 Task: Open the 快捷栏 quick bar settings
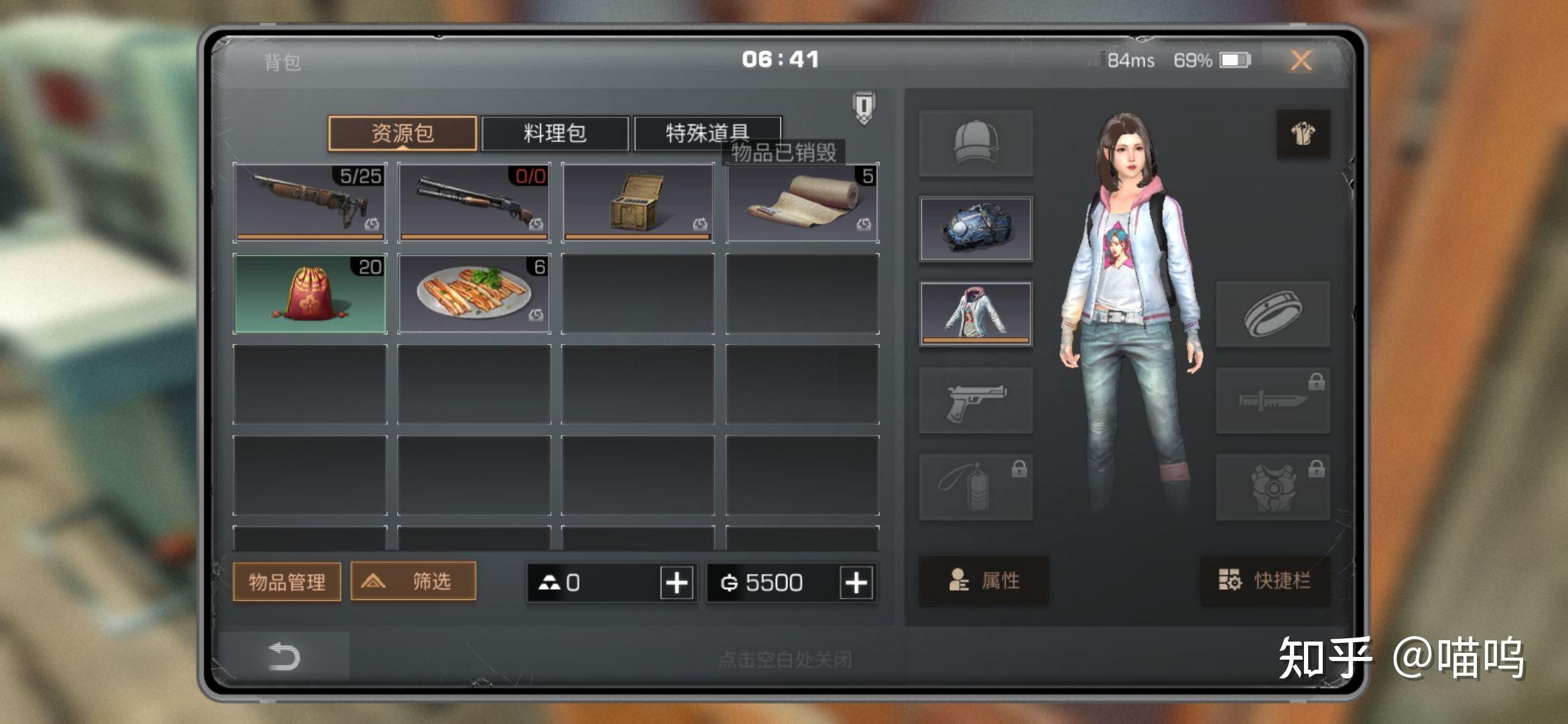point(1264,581)
